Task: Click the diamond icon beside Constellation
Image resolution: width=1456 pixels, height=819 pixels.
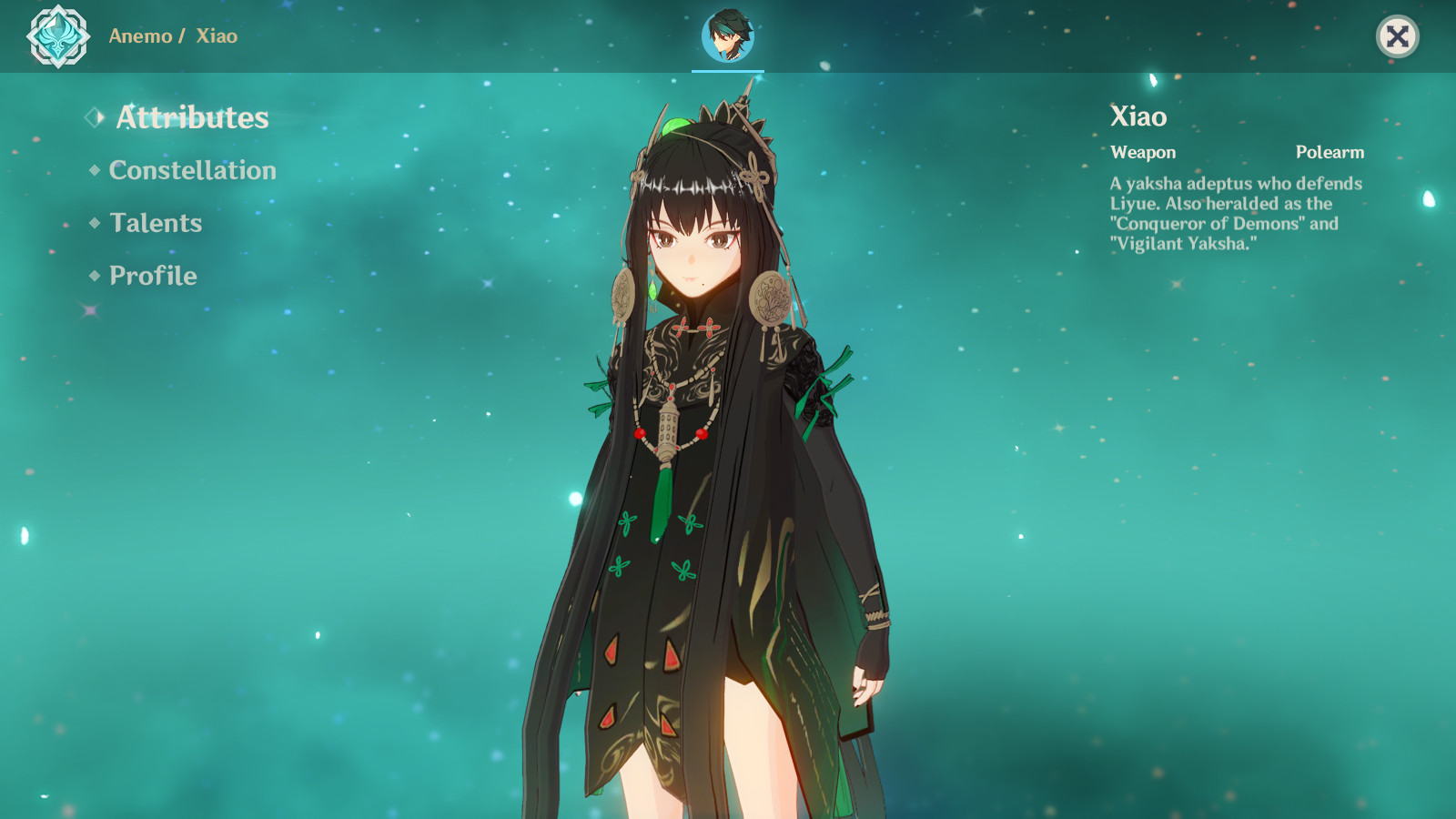Action: pos(92,169)
